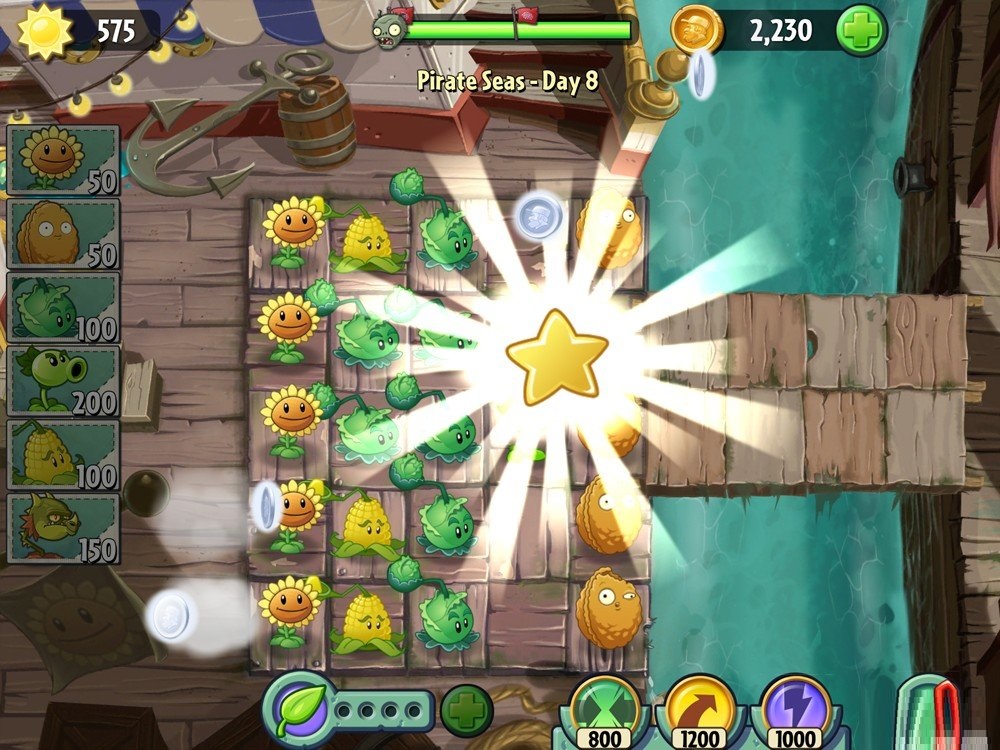
Task: Add plant food with the green plus button
Action: tap(465, 710)
